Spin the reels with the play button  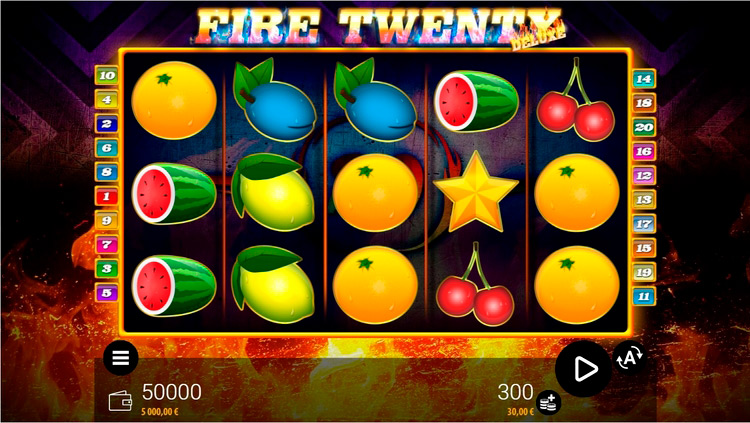[583, 368]
